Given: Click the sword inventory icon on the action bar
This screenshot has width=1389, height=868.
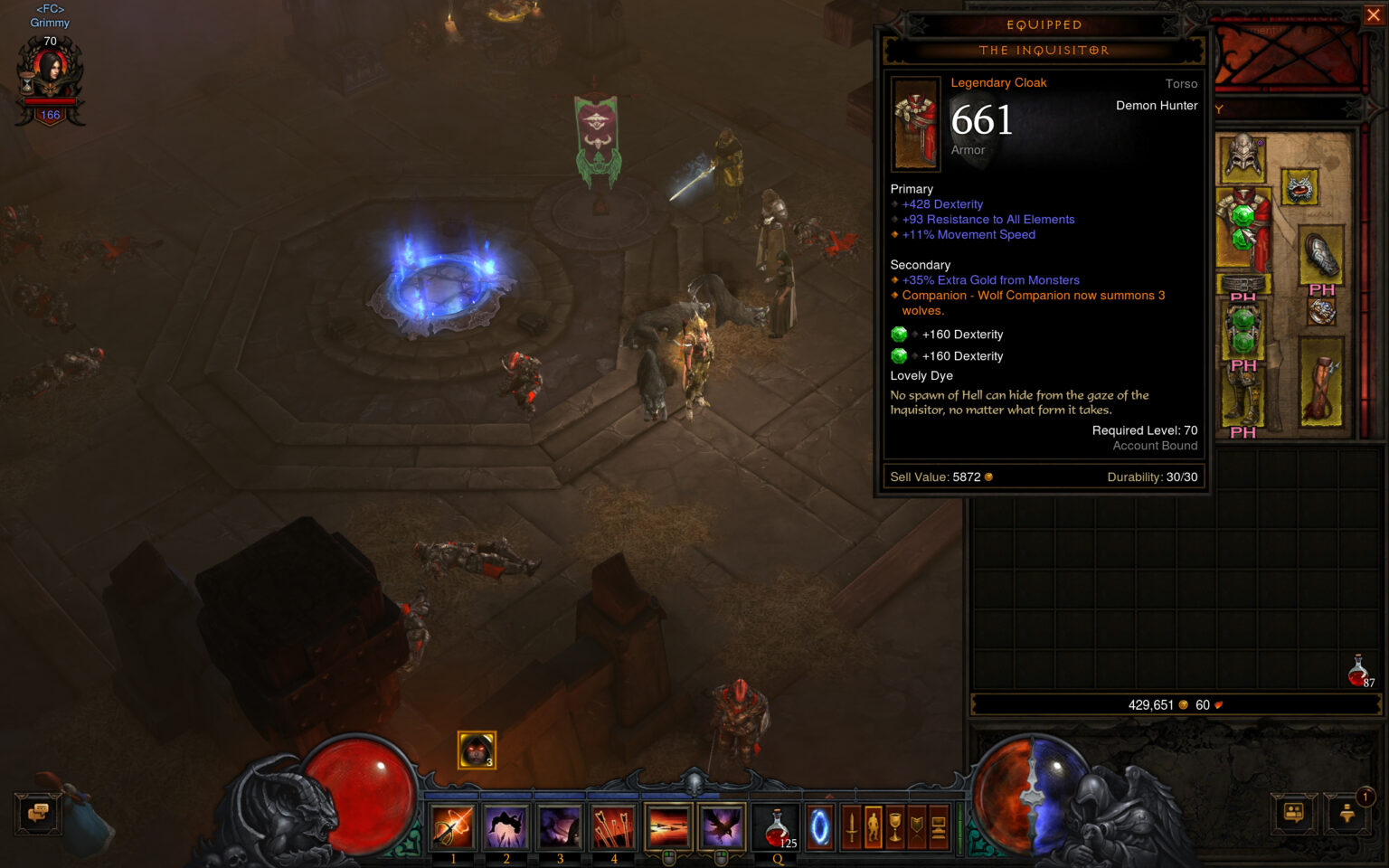Looking at the screenshot, I should point(852,827).
